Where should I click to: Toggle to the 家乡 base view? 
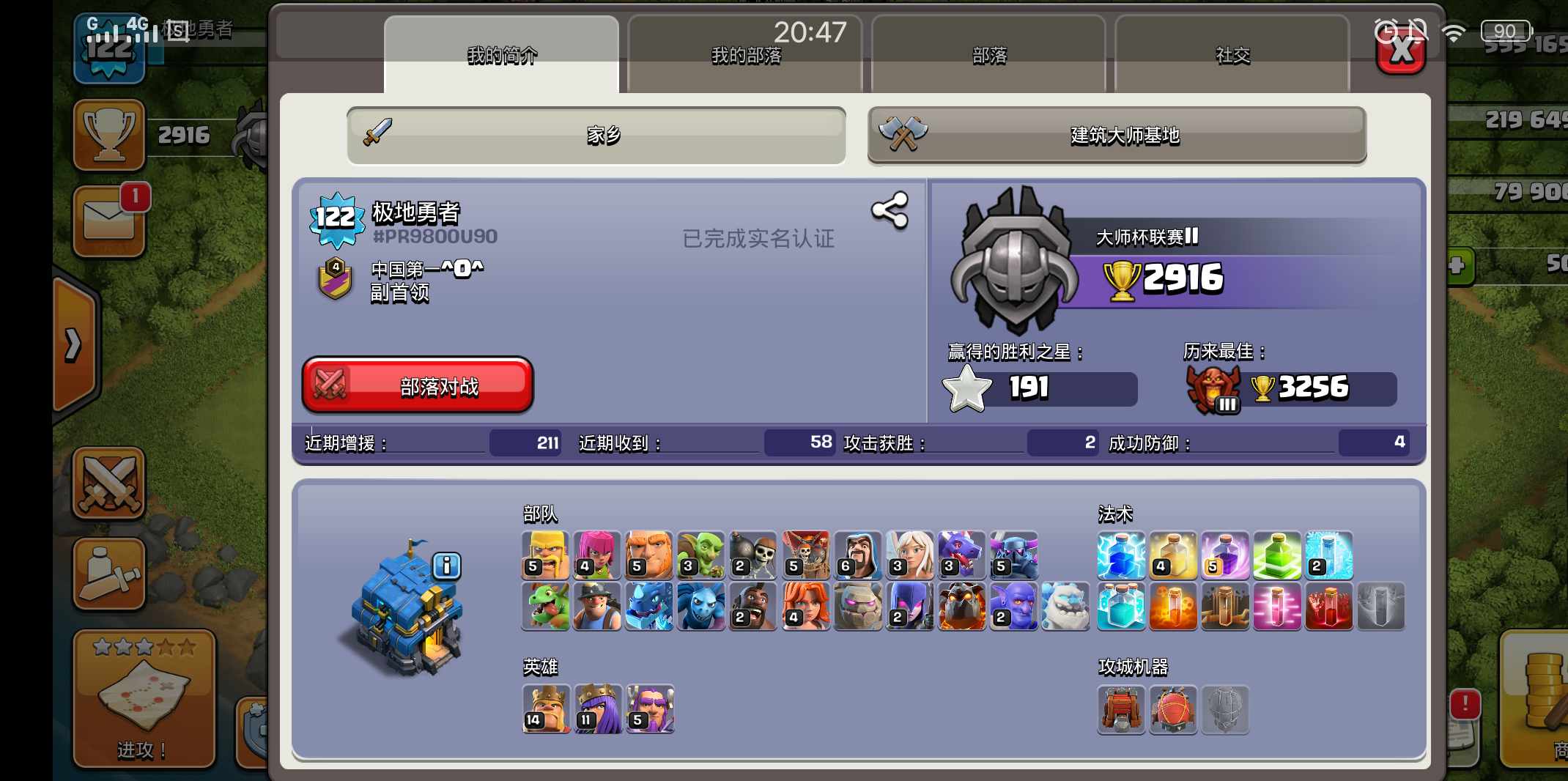point(596,136)
